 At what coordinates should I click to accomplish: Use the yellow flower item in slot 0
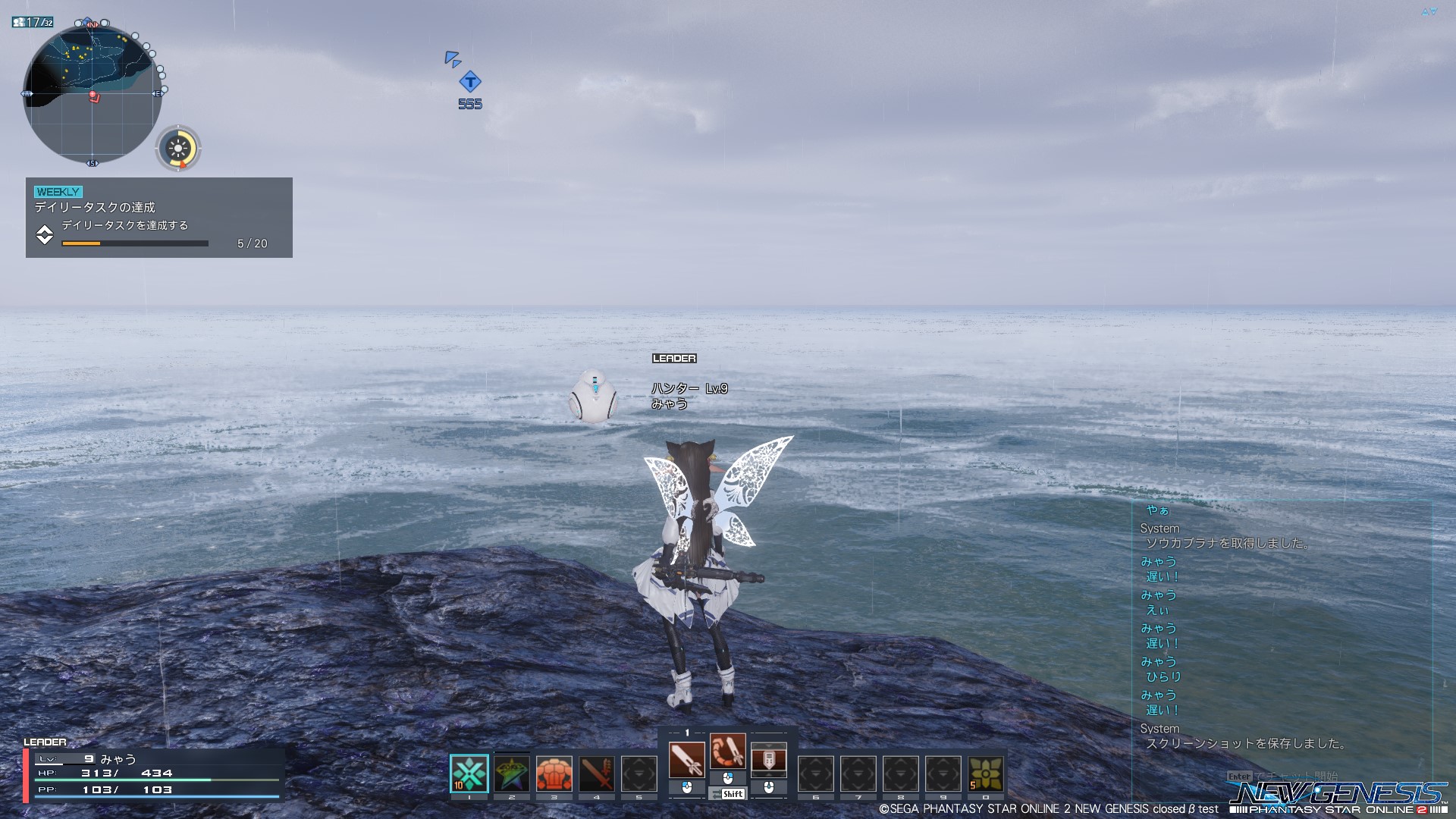pyautogui.click(x=986, y=774)
